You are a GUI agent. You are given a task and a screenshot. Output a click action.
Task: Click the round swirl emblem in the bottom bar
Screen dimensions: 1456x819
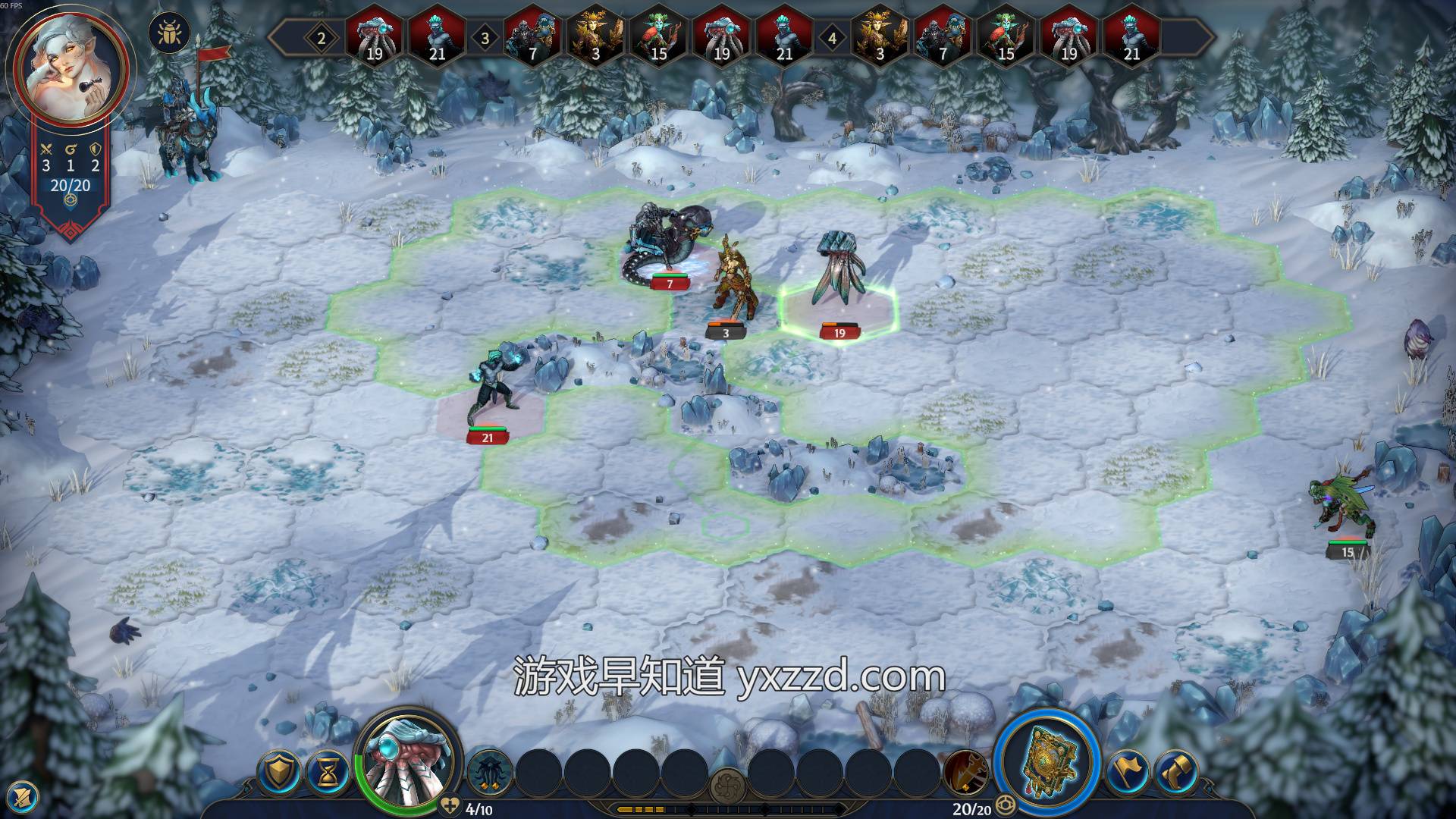coord(728,786)
